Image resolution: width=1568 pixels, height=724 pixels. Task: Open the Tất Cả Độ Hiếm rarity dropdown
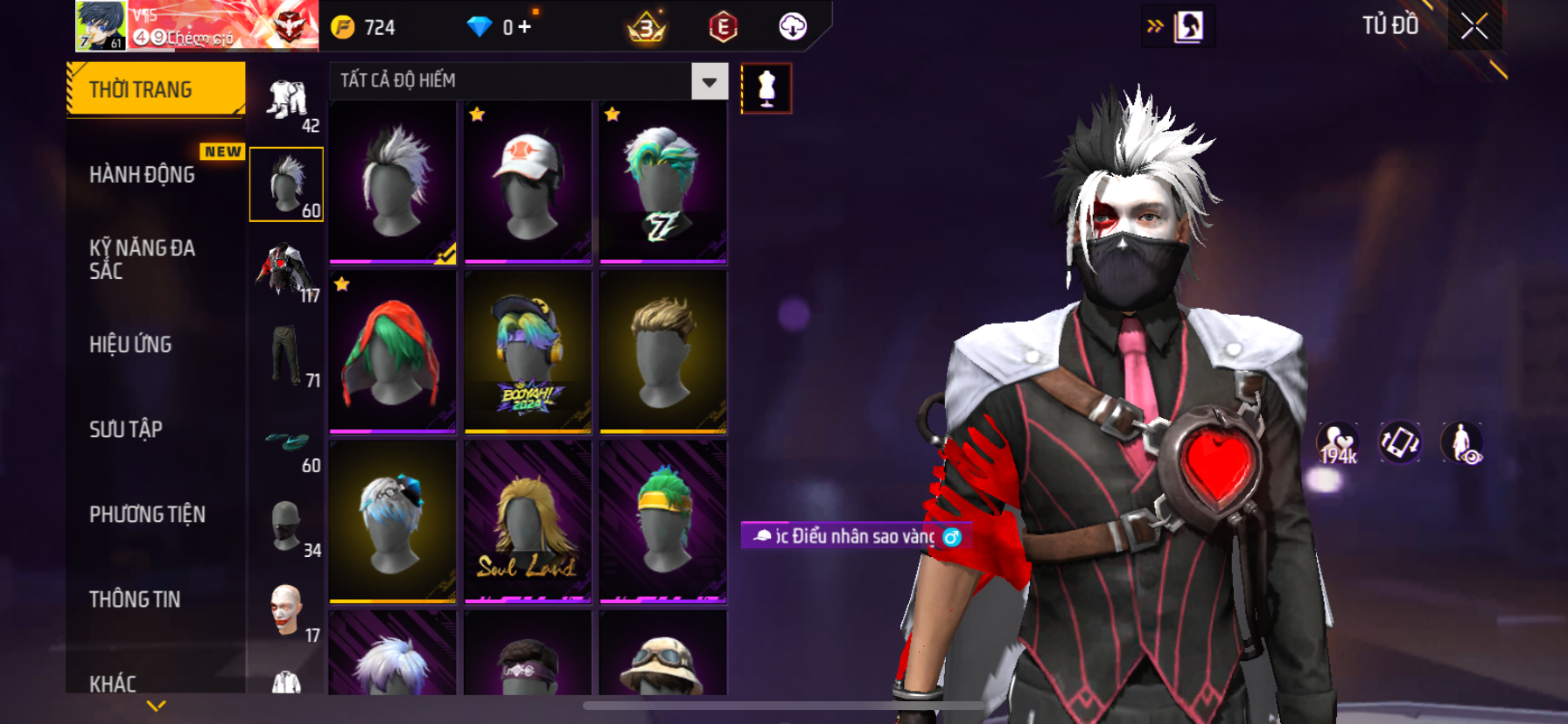coord(709,81)
